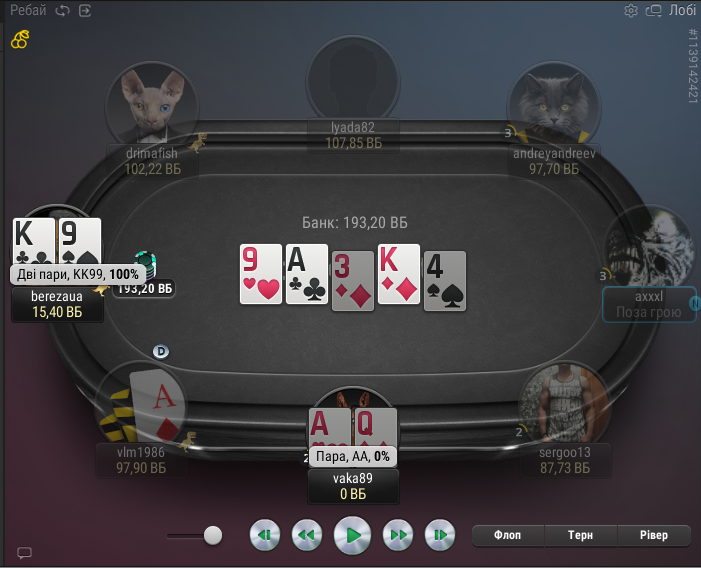Click the exit arrow icon in top bar

point(85,11)
